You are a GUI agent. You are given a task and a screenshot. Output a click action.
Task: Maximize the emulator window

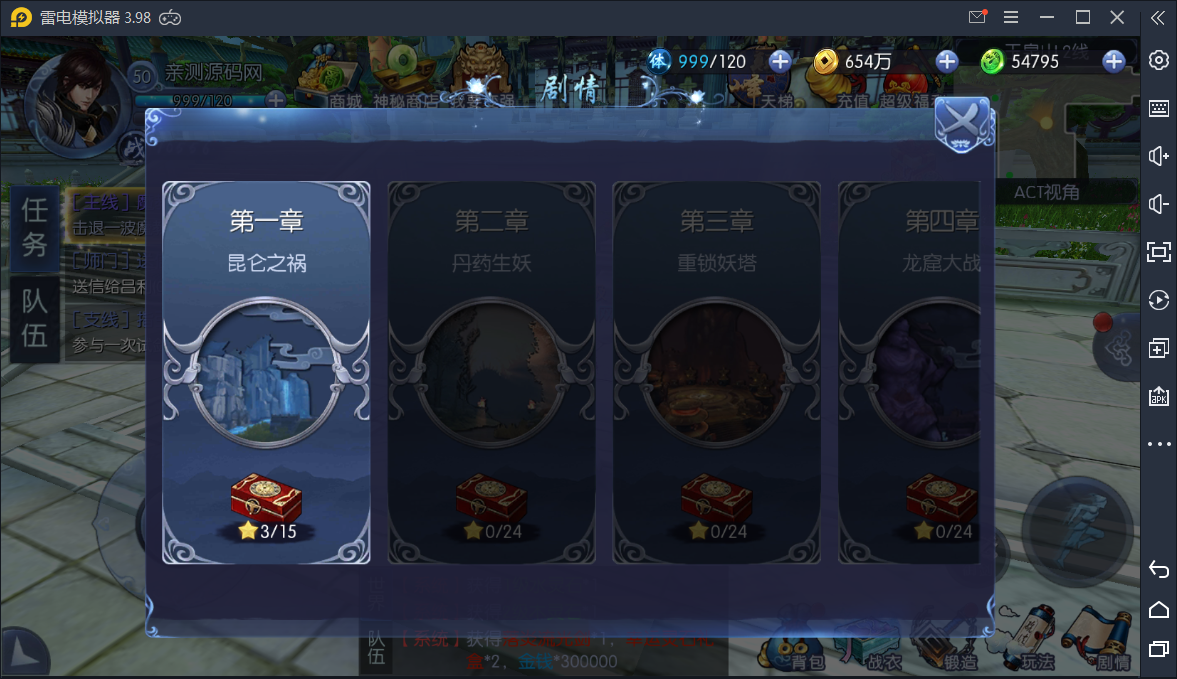click(1082, 17)
